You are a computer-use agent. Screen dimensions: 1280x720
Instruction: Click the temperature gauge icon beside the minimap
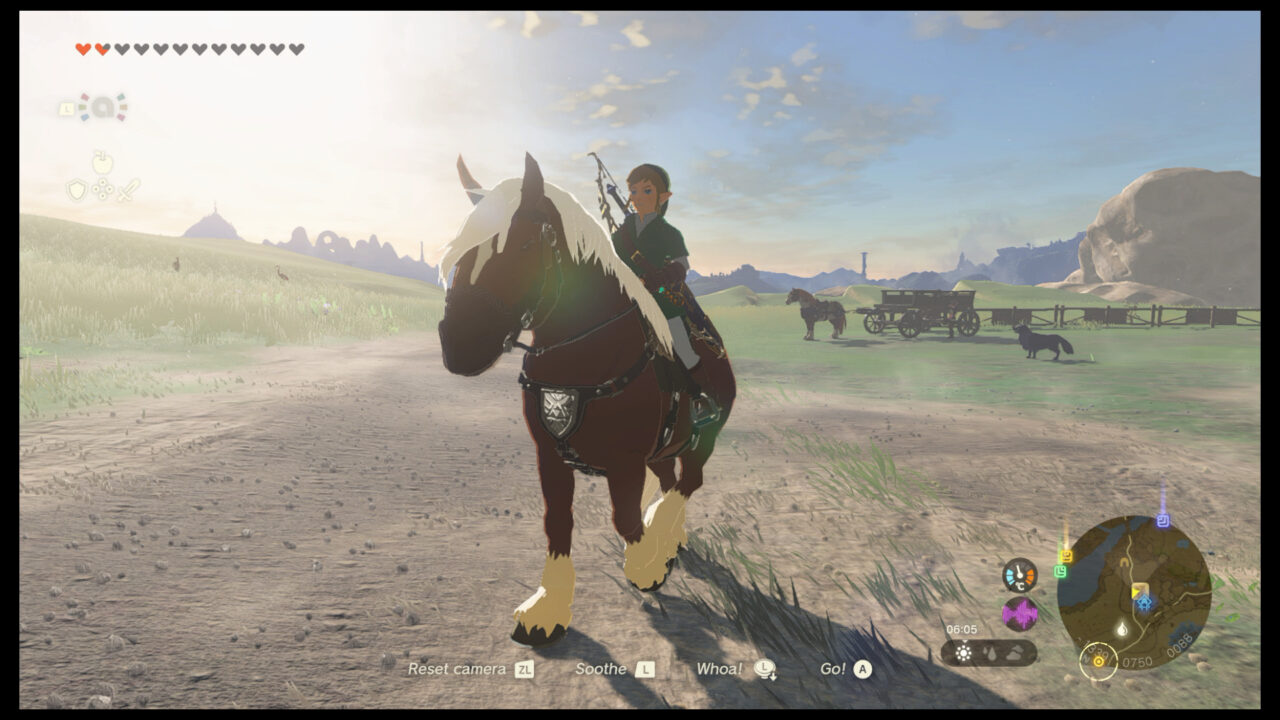(x=1019, y=577)
